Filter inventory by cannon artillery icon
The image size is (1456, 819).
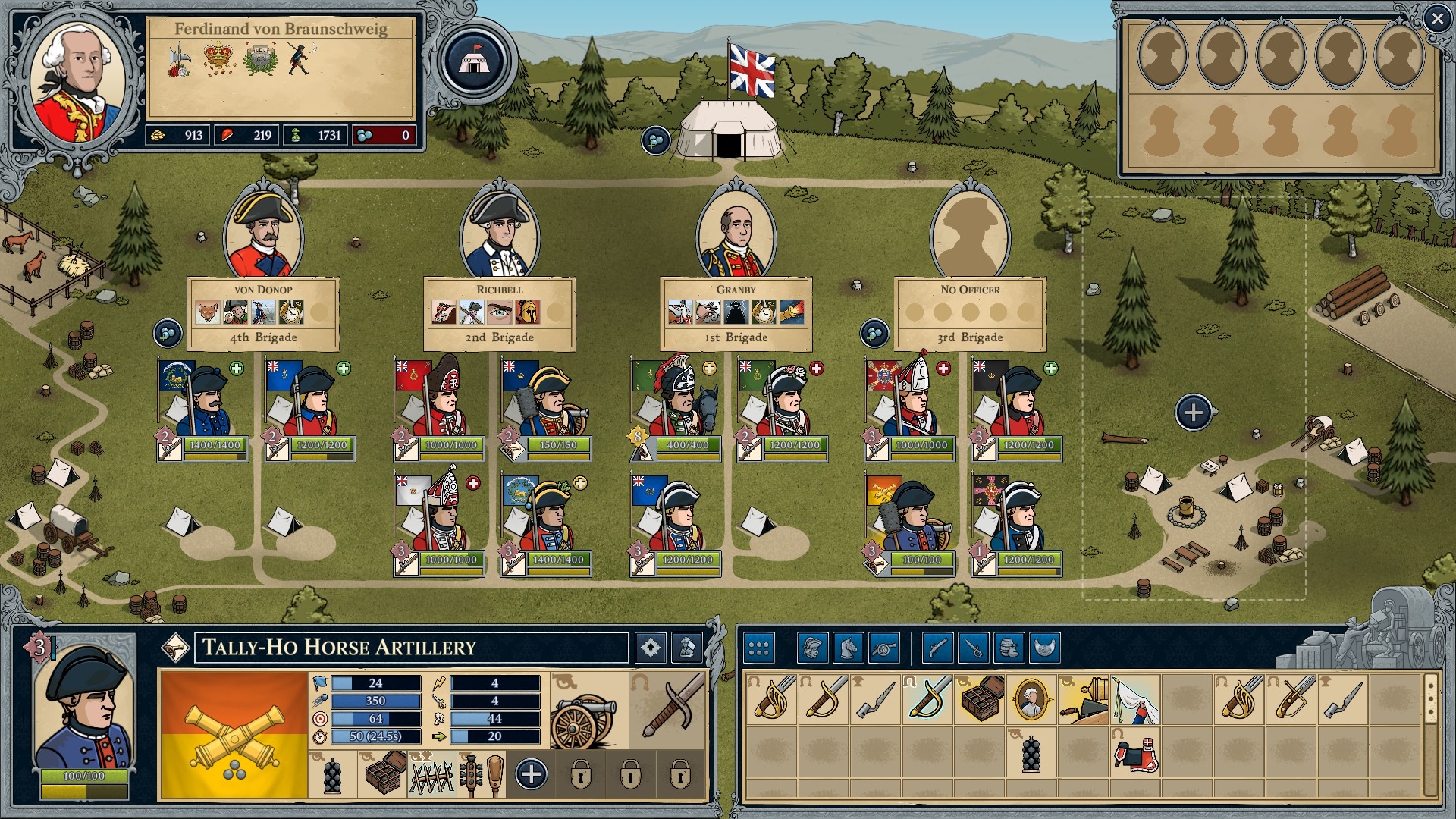point(883,648)
